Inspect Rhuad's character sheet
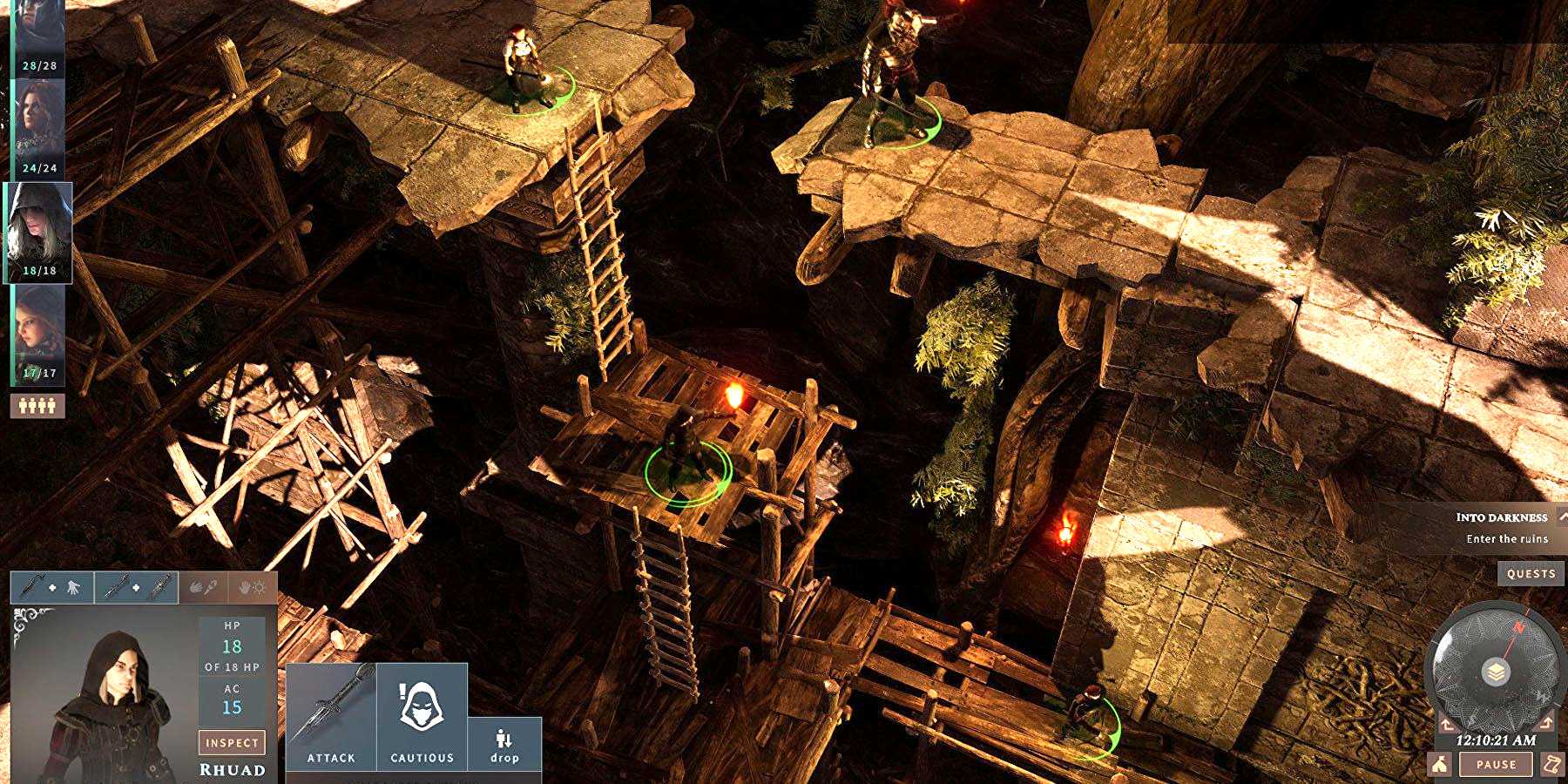 [232, 742]
